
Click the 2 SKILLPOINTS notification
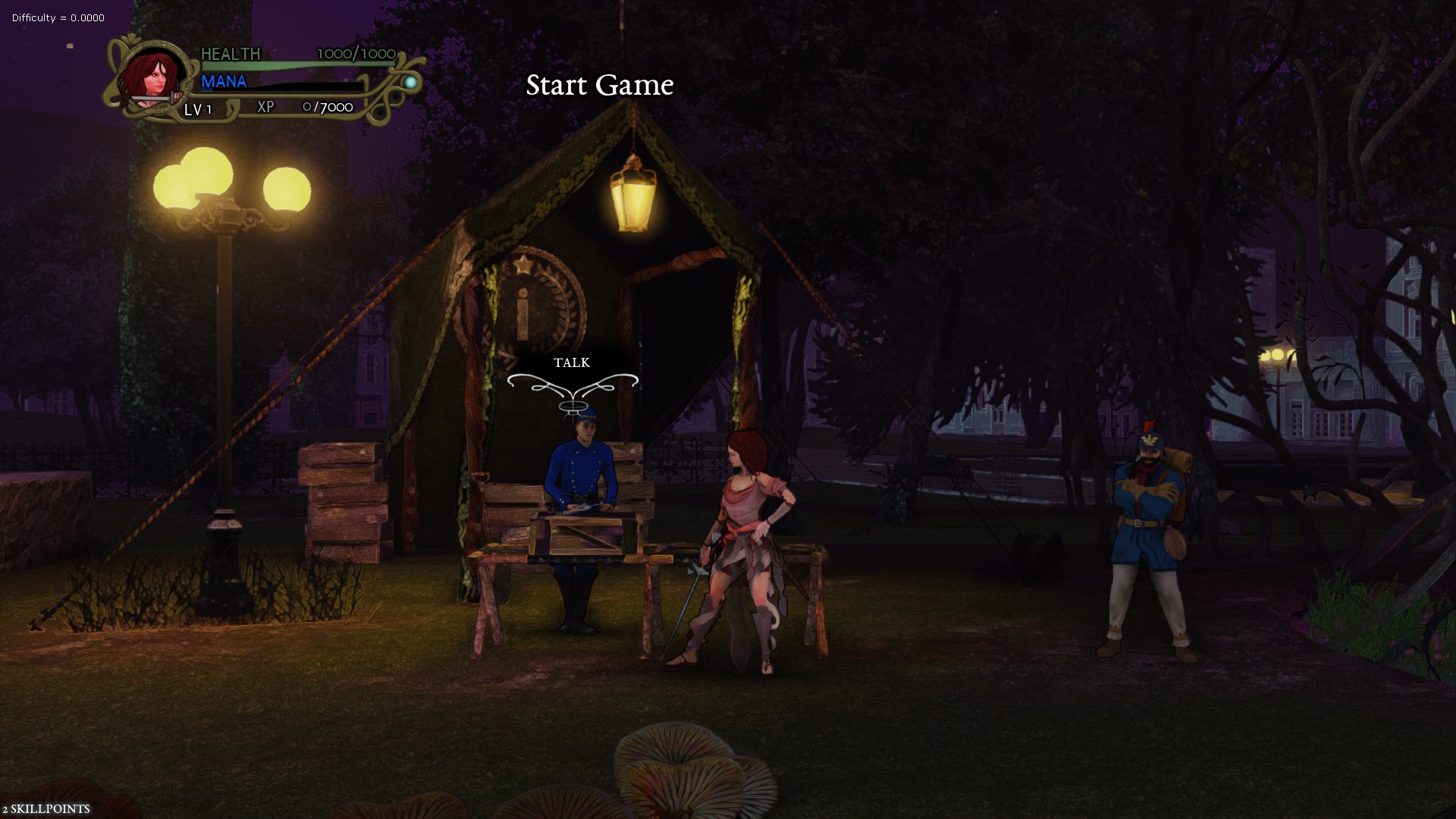tap(47, 808)
